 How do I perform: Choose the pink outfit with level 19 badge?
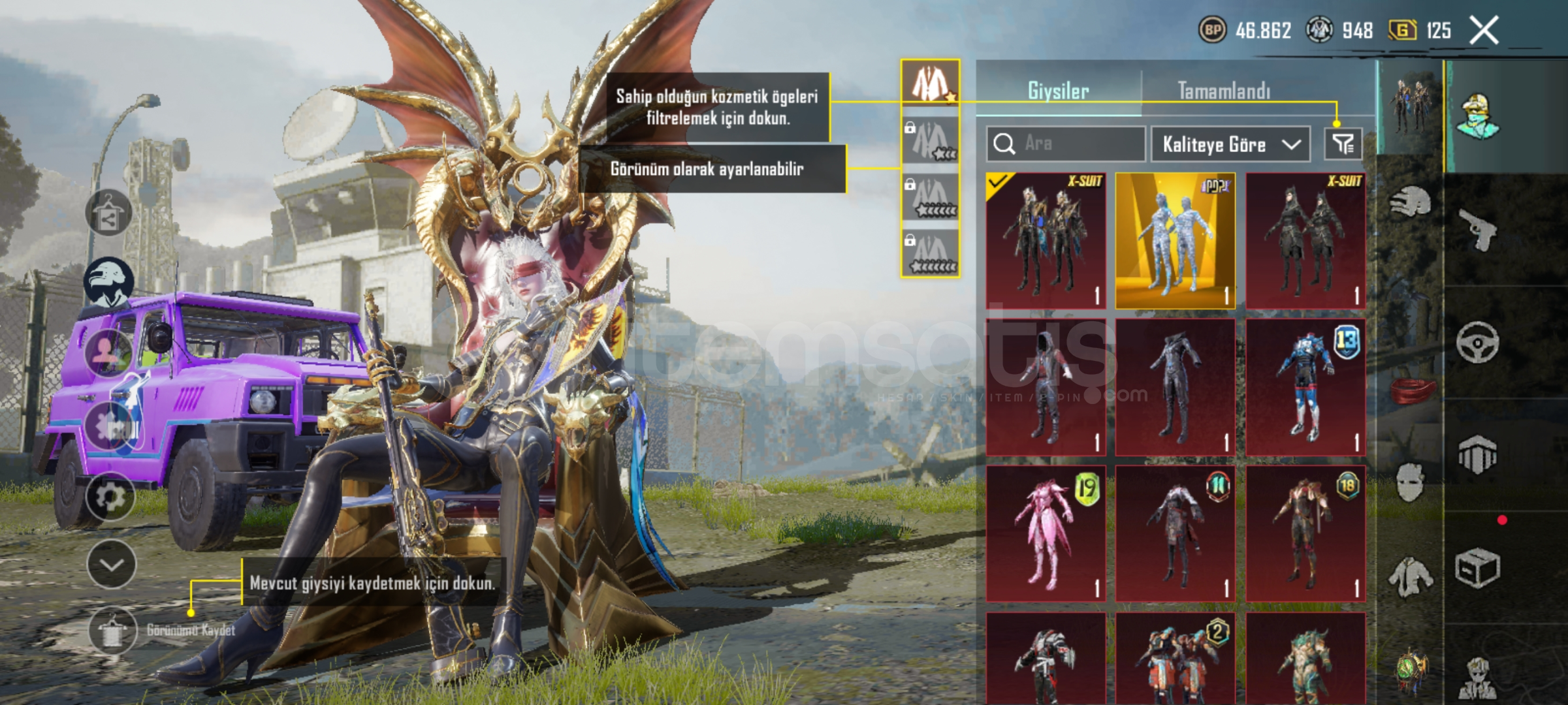[x=1046, y=533]
